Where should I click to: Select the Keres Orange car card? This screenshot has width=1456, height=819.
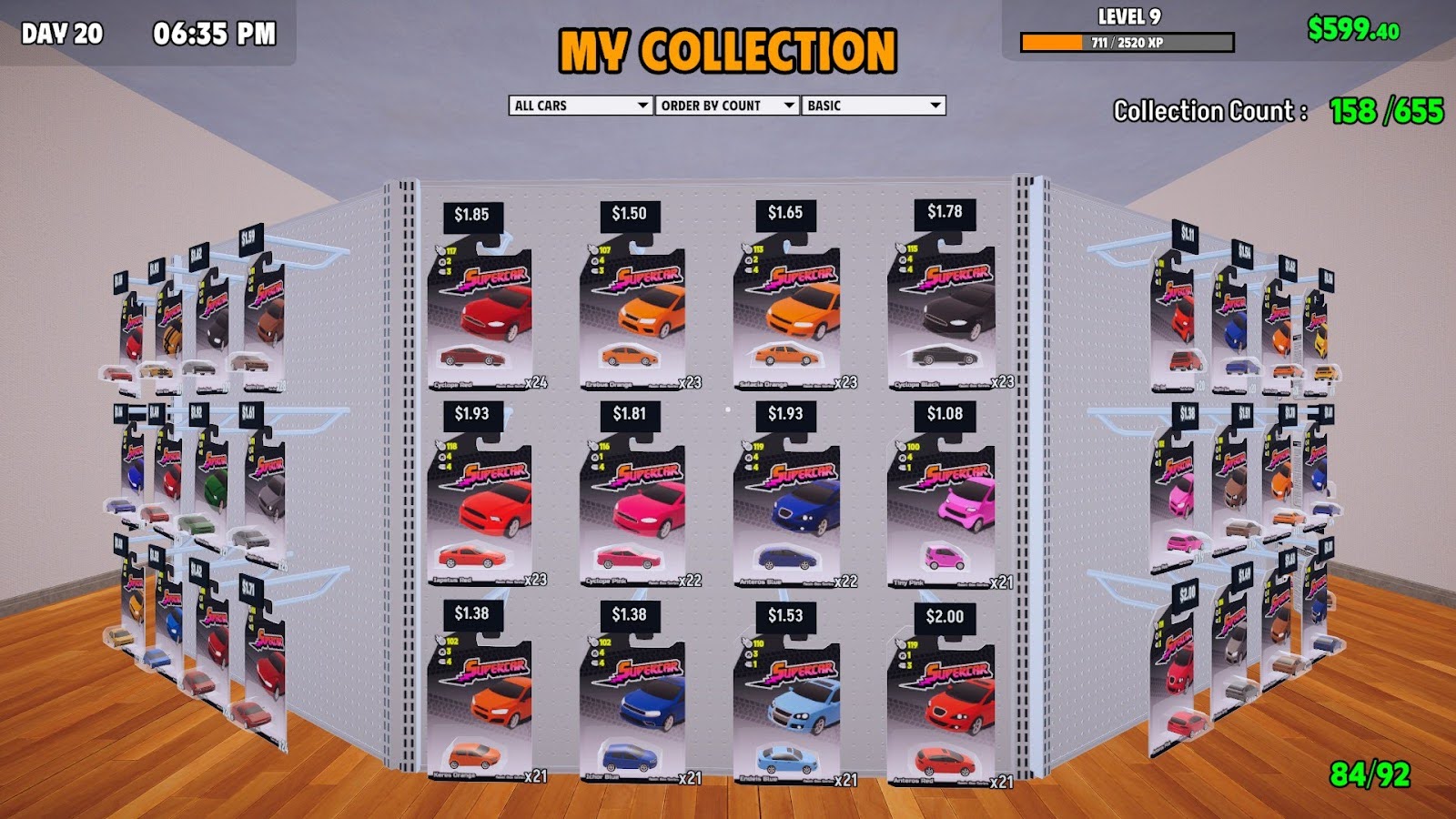(480, 712)
